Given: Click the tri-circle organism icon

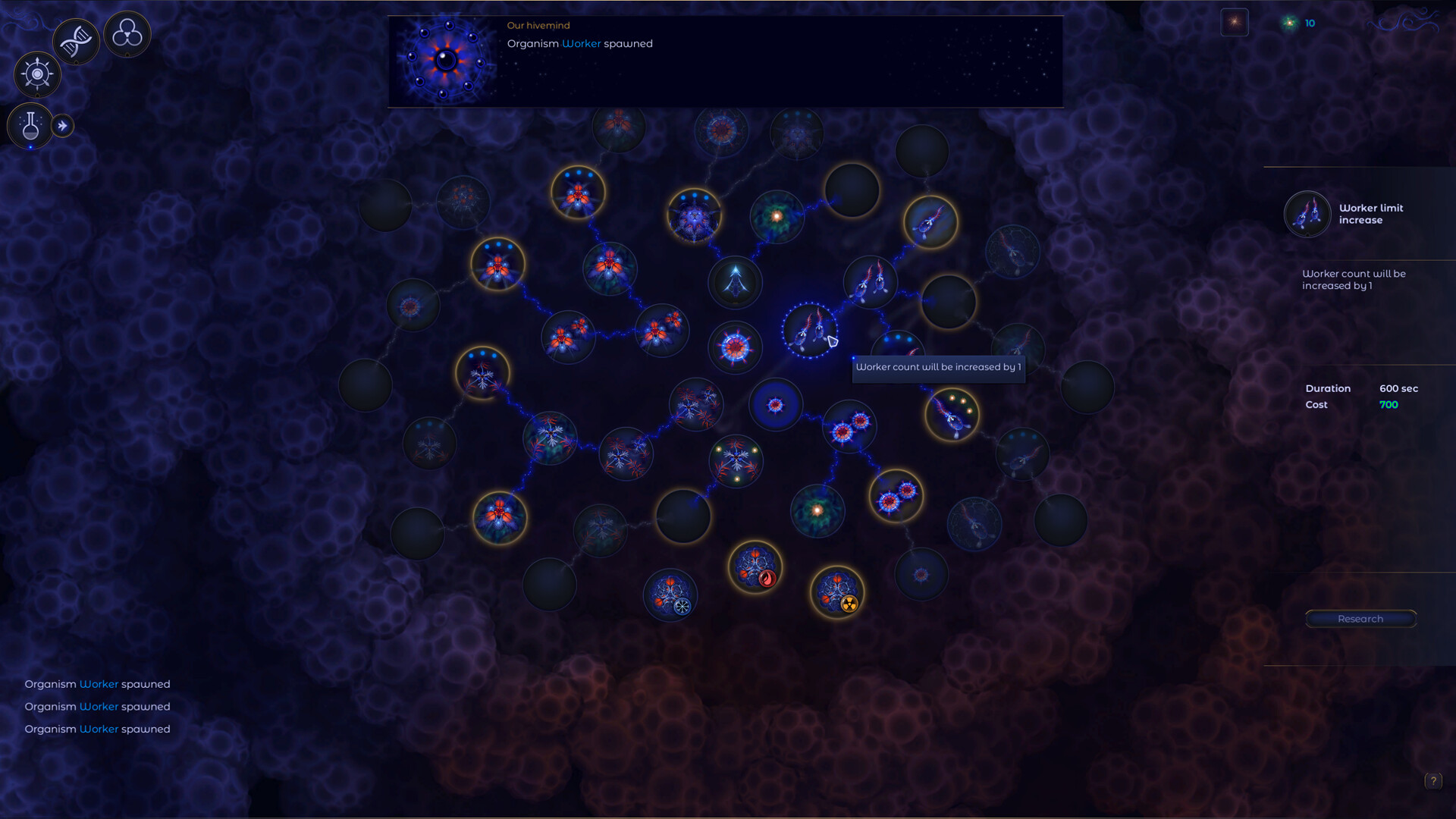Looking at the screenshot, I should (x=127, y=34).
